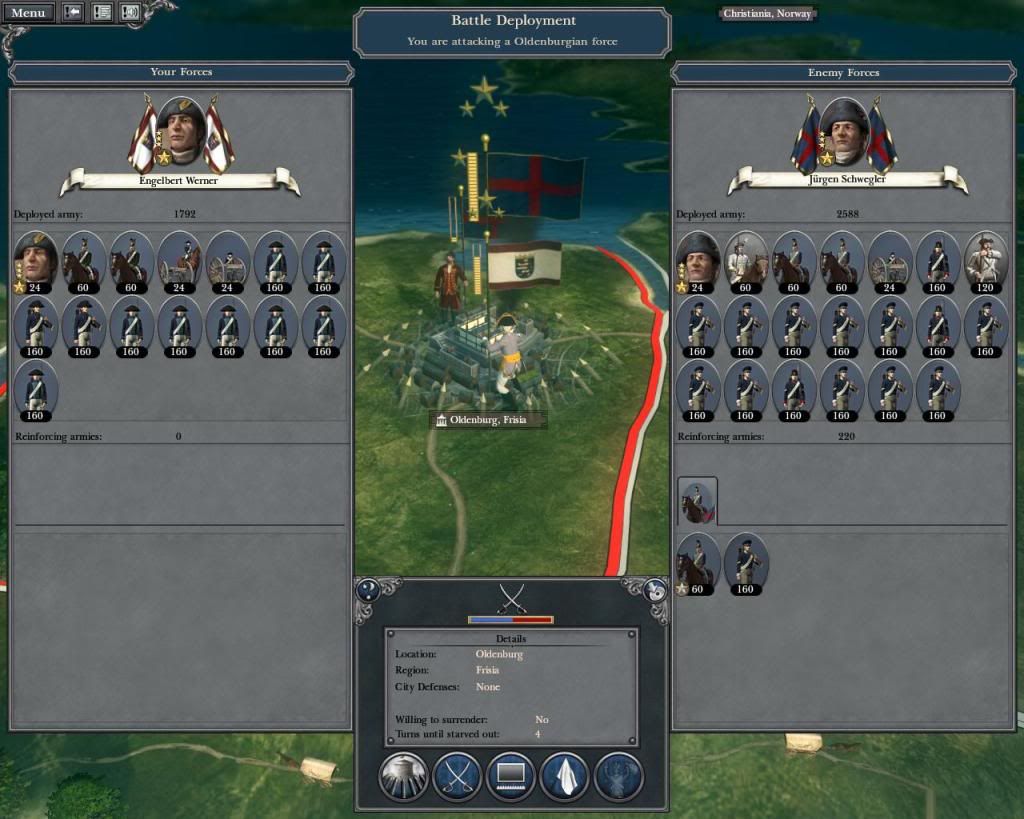Viewport: 1024px width, 819px height.
Task: Click the greyed raised-arms button
Action: [x=618, y=776]
